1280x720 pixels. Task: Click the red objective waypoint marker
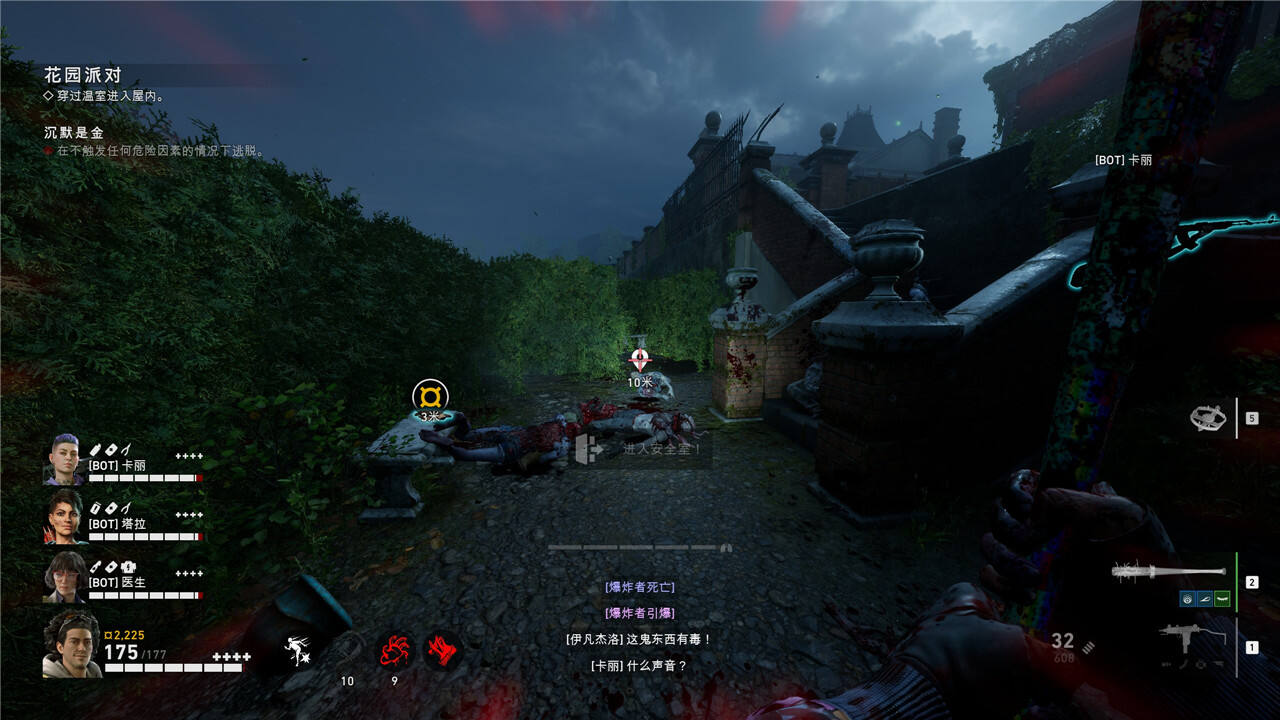640,360
